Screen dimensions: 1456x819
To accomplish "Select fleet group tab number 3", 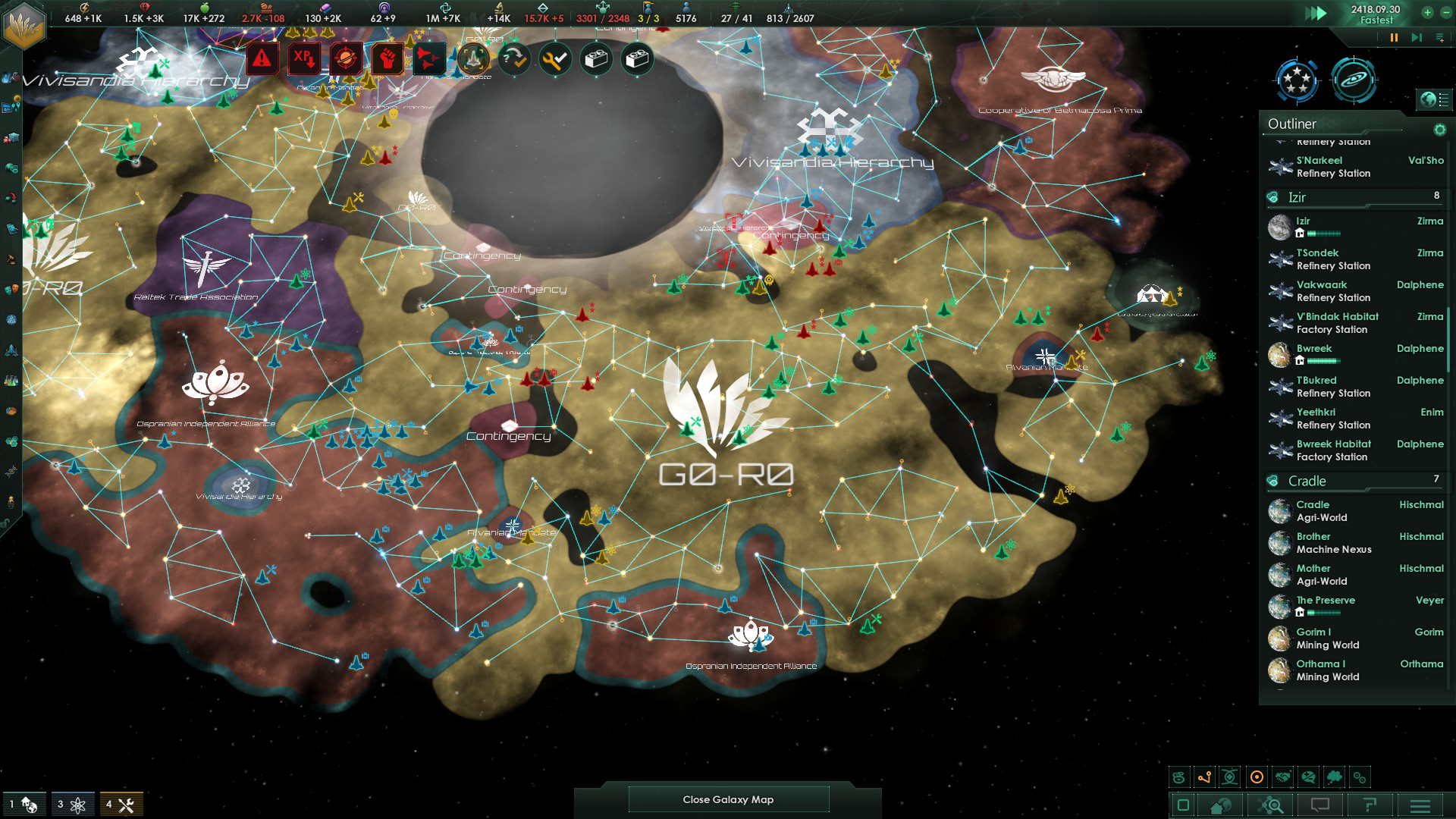I will coord(73,804).
